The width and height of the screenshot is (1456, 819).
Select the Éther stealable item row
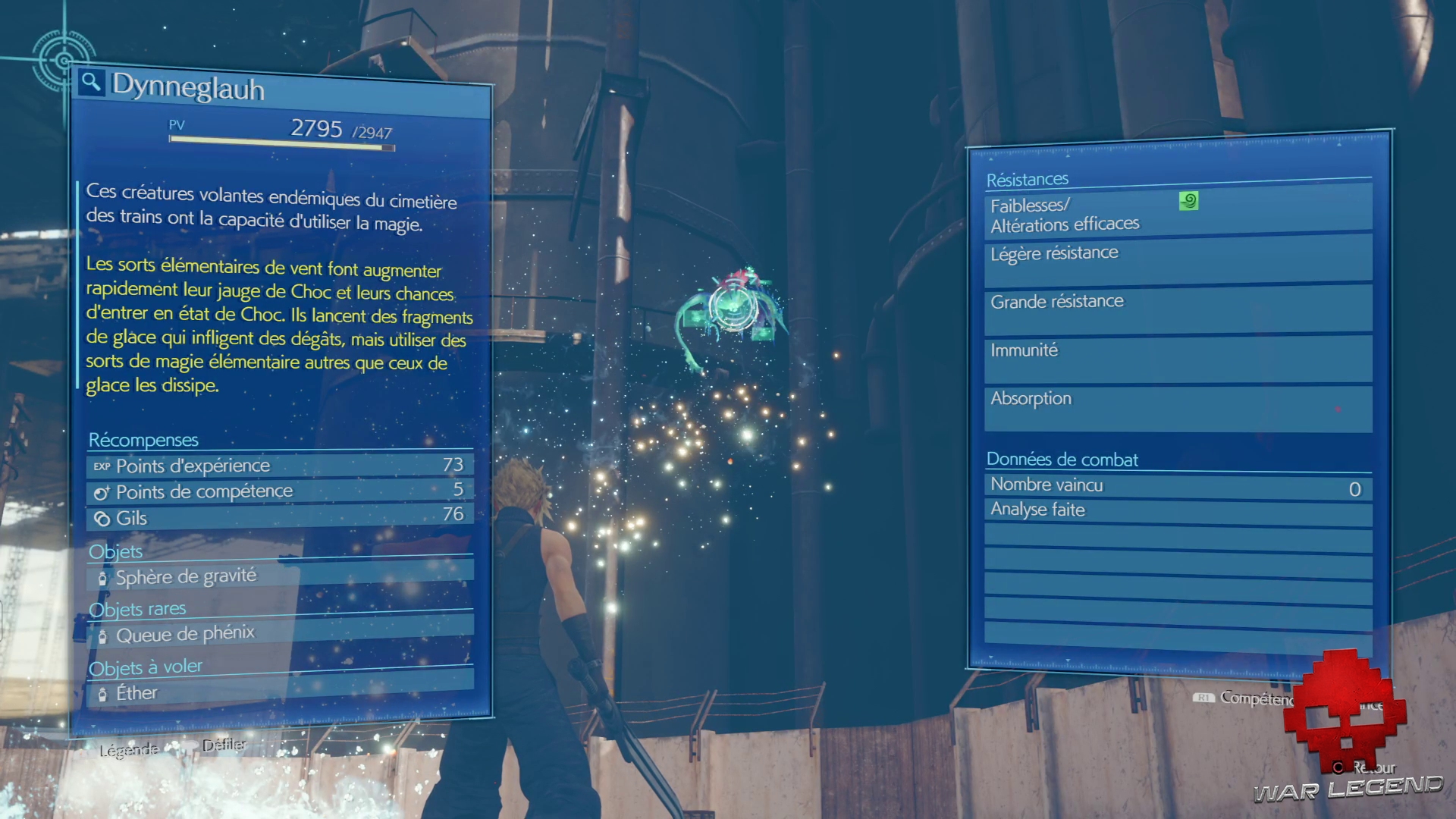click(x=279, y=691)
